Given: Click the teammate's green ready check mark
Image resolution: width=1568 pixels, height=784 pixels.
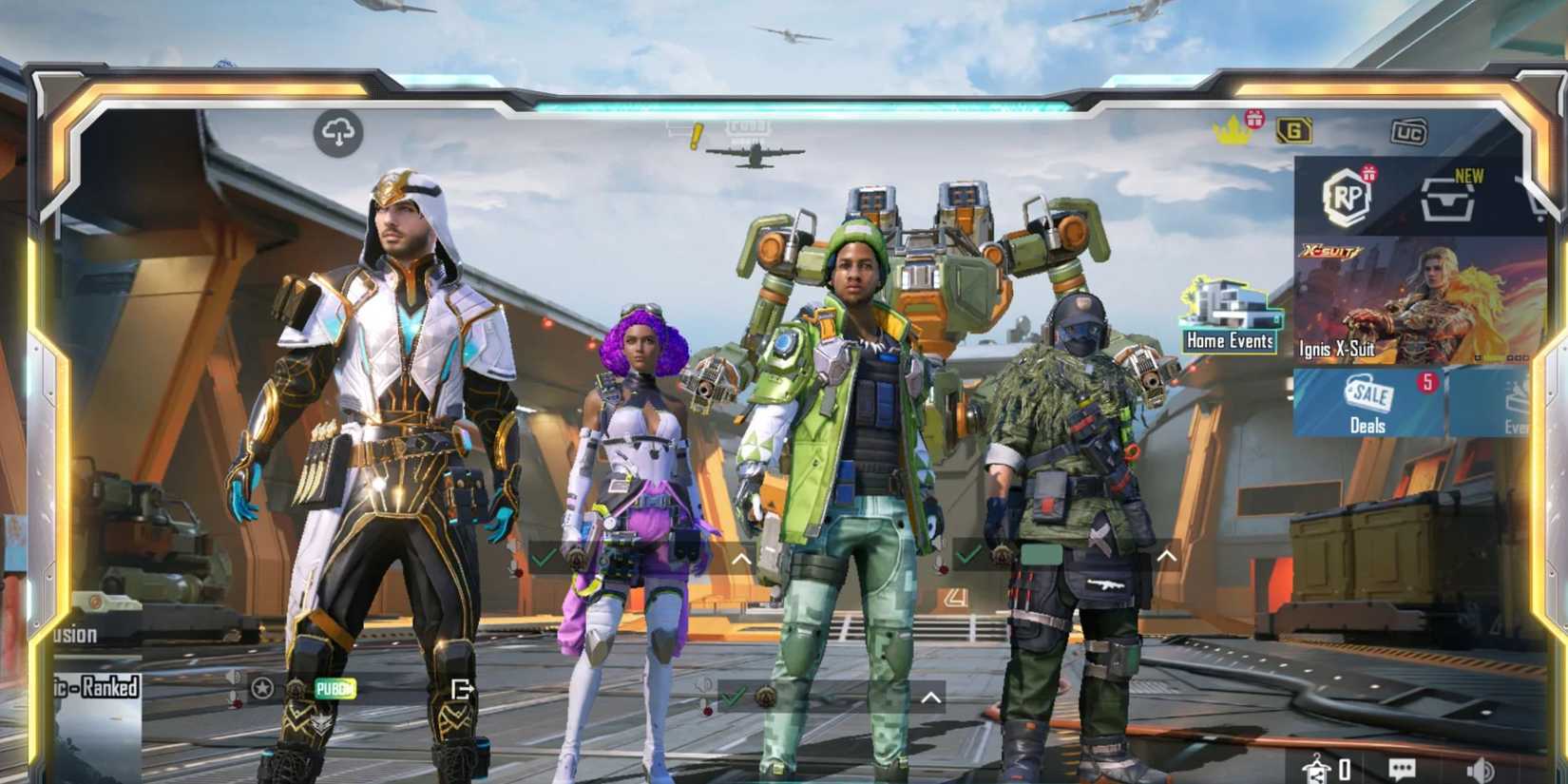Looking at the screenshot, I should tap(732, 695).
